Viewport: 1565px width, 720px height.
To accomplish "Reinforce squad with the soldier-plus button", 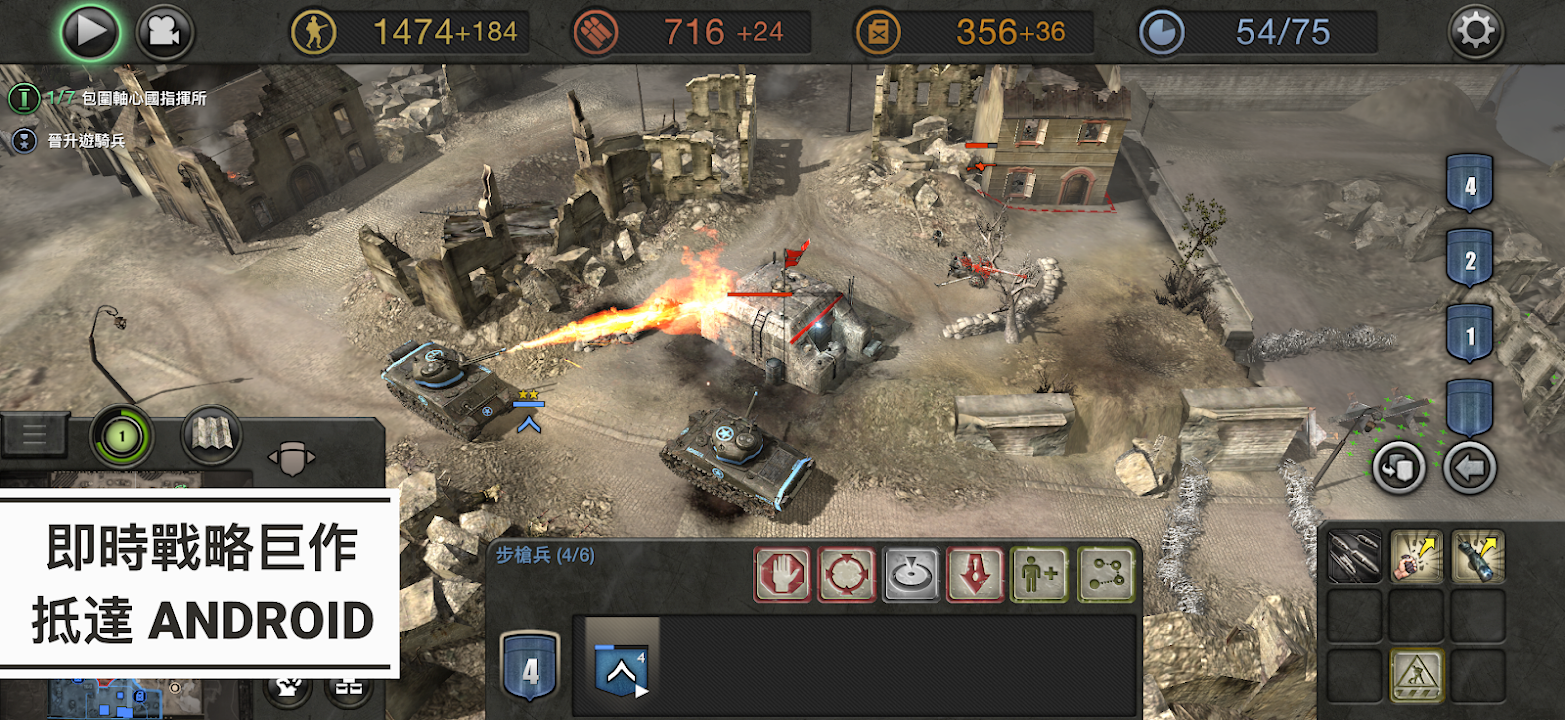I will tap(1040, 574).
